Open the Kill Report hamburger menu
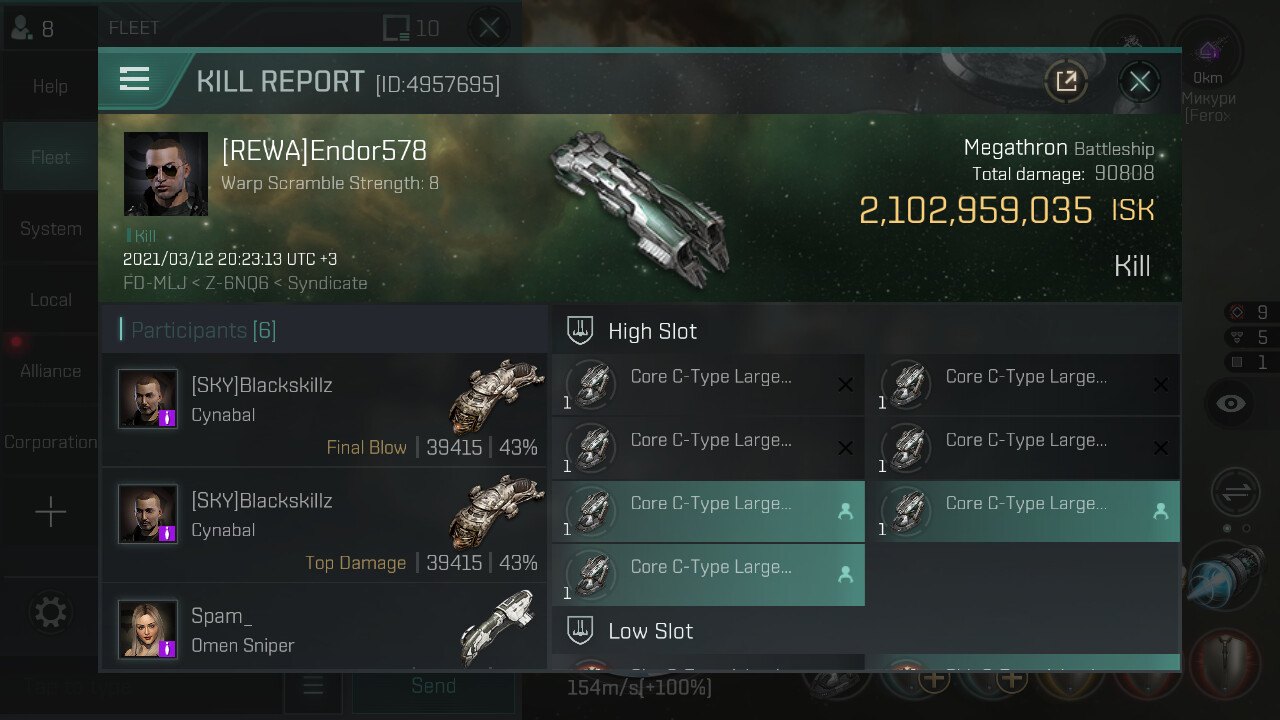 [134, 79]
